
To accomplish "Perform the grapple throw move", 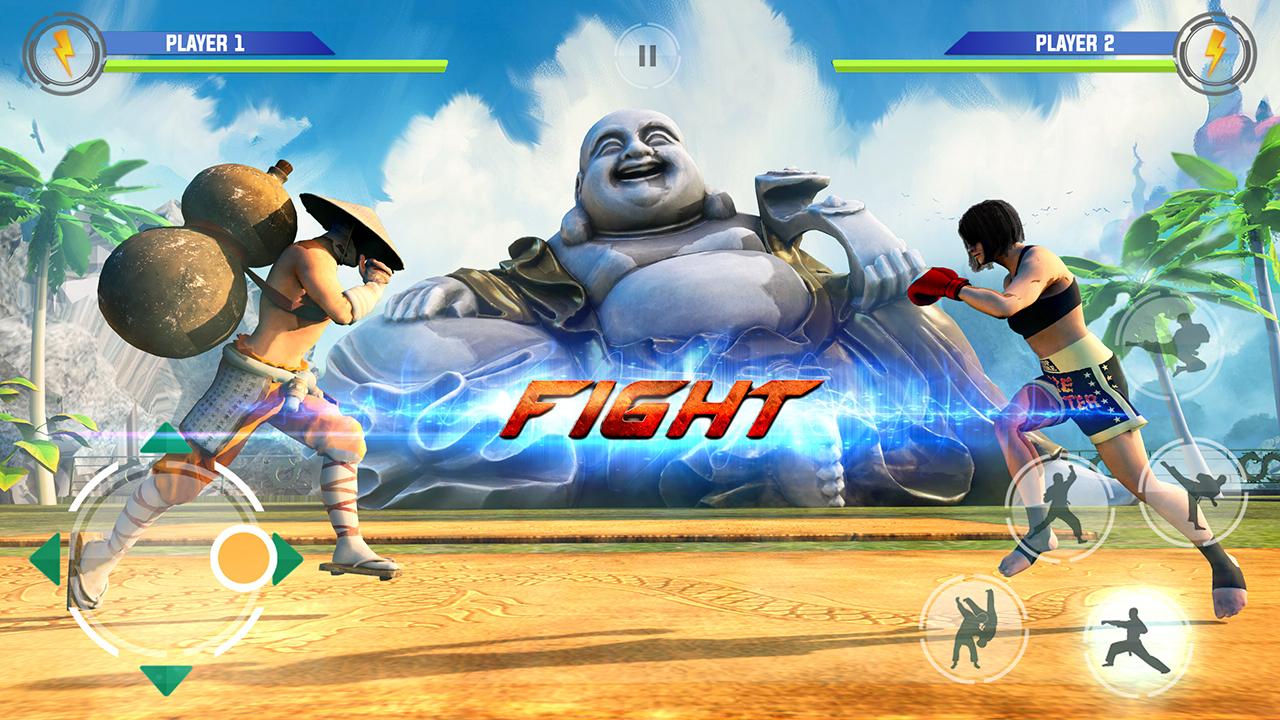I will [x=972, y=628].
